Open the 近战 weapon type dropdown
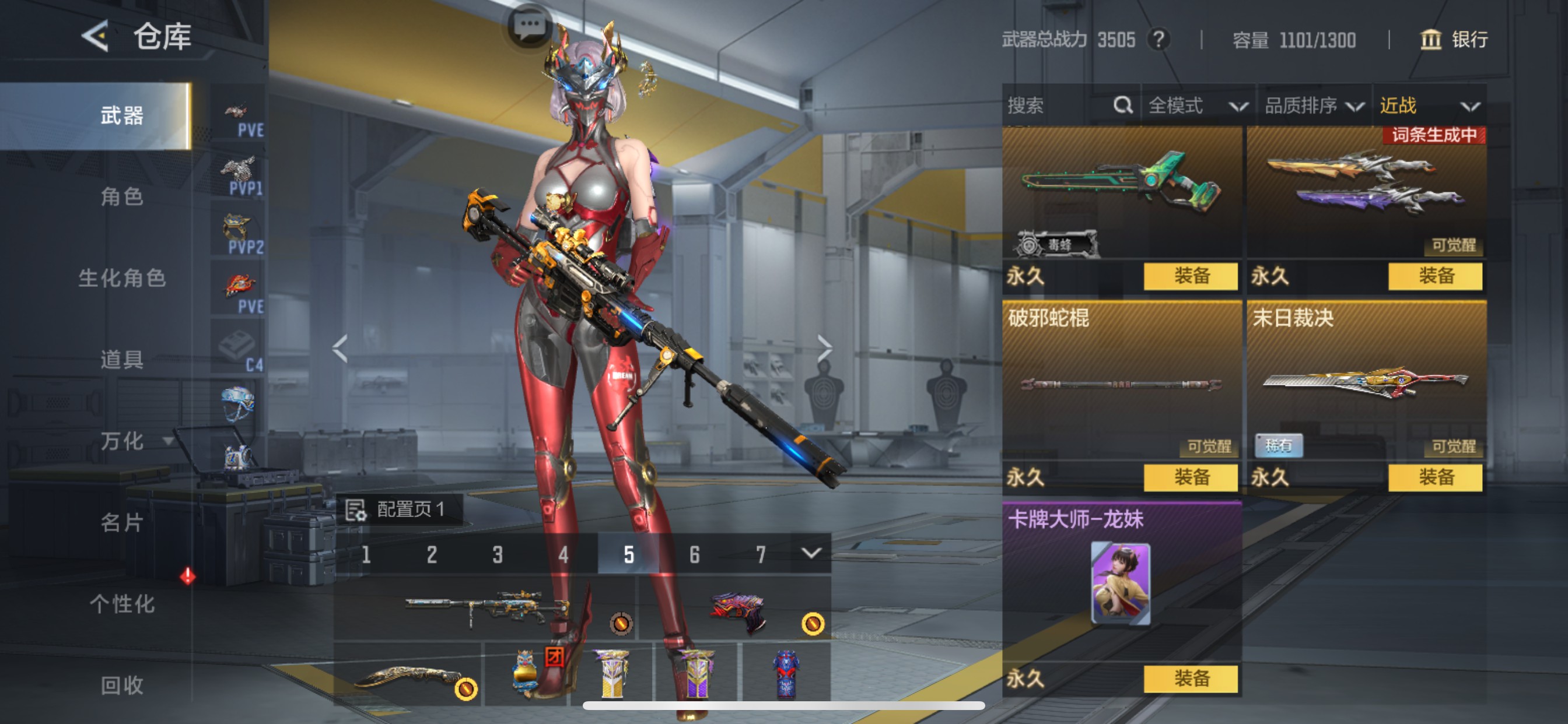Viewport: 1568px width, 724px height. (1429, 106)
